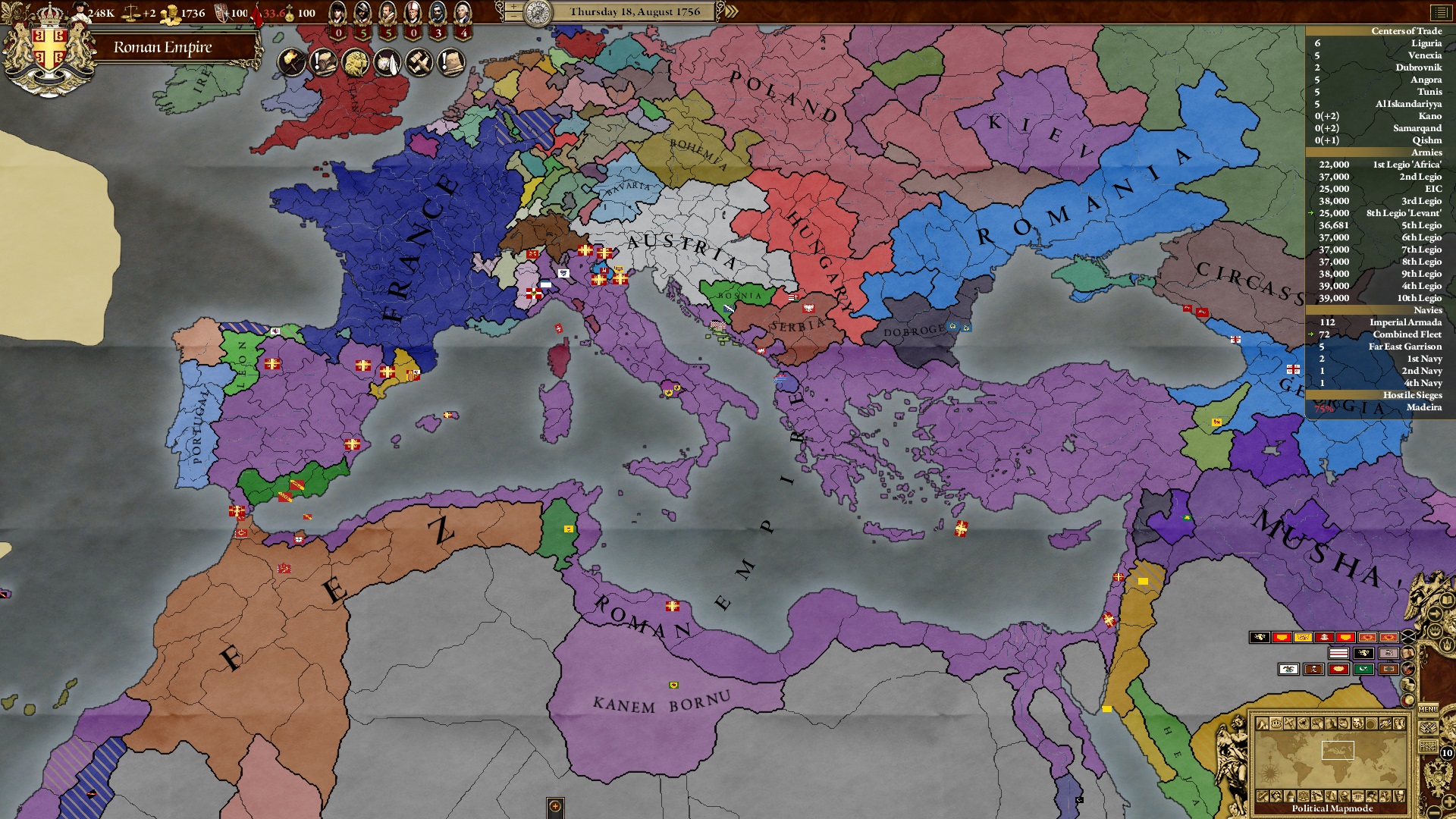The image size is (1456, 819).
Task: Increase game speed with the plus button
Action: (x=513, y=7)
